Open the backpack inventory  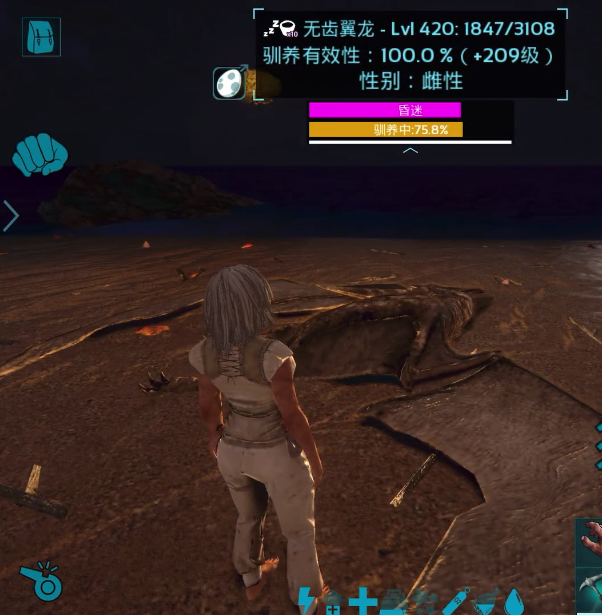pos(41,37)
